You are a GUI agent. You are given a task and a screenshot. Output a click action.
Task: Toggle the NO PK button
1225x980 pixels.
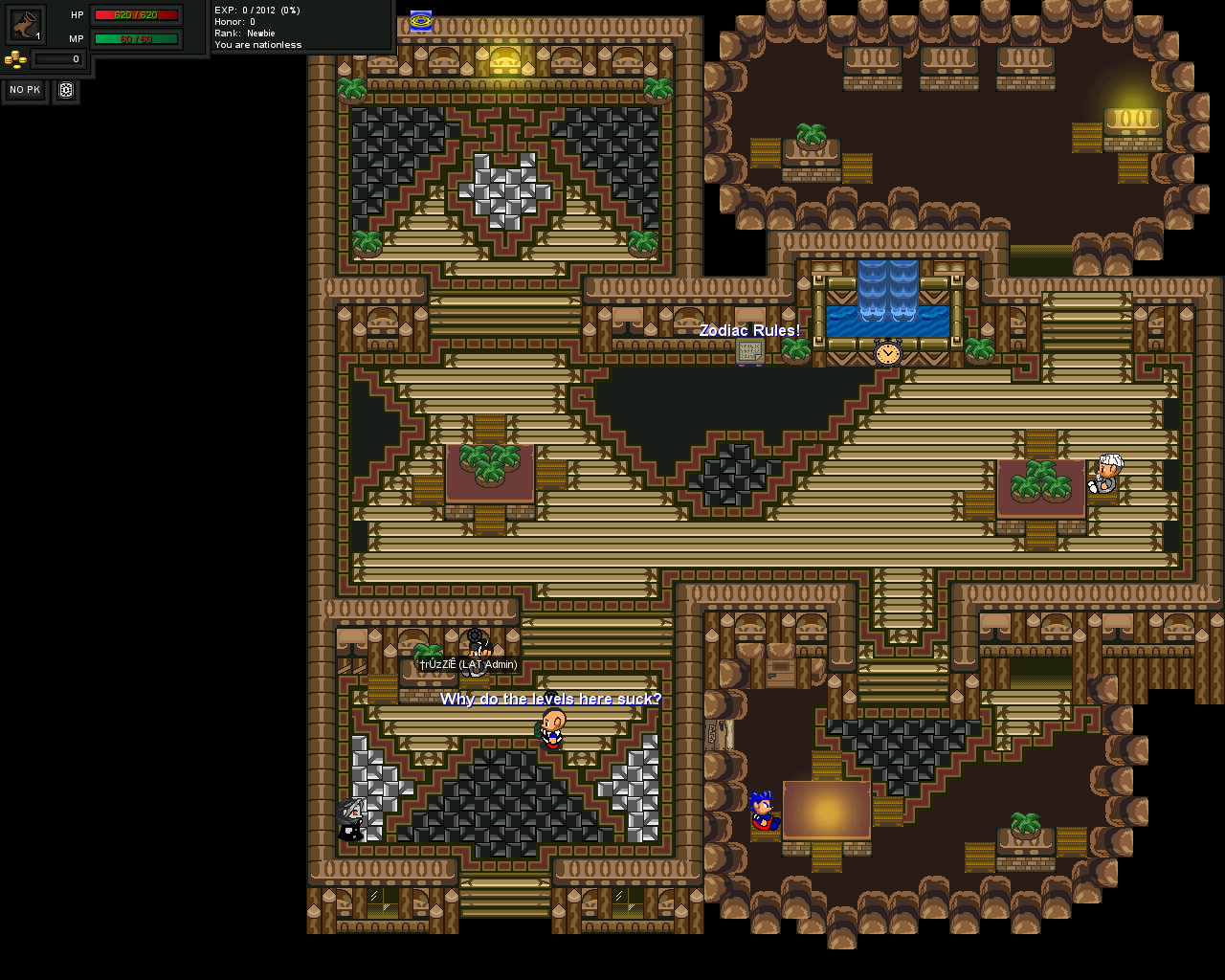pos(25,90)
